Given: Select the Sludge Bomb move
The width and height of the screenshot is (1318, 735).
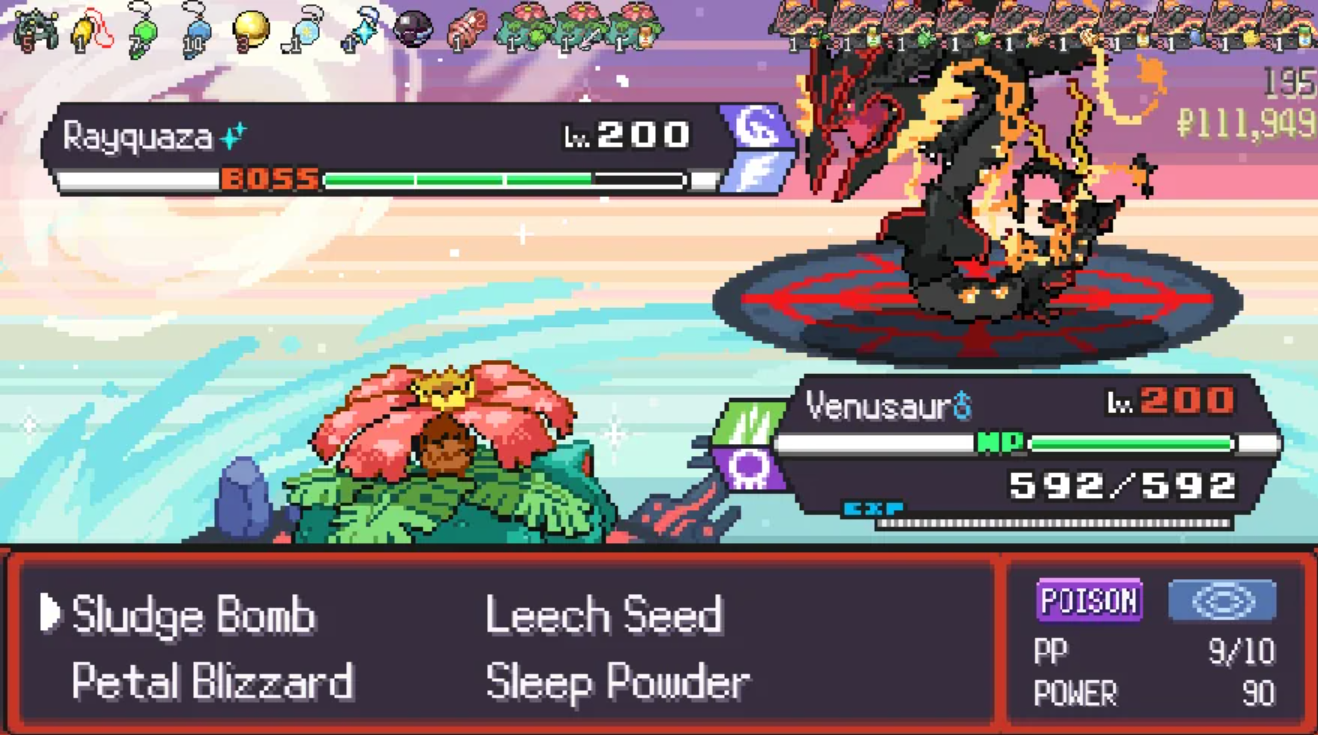Looking at the screenshot, I should [193, 615].
